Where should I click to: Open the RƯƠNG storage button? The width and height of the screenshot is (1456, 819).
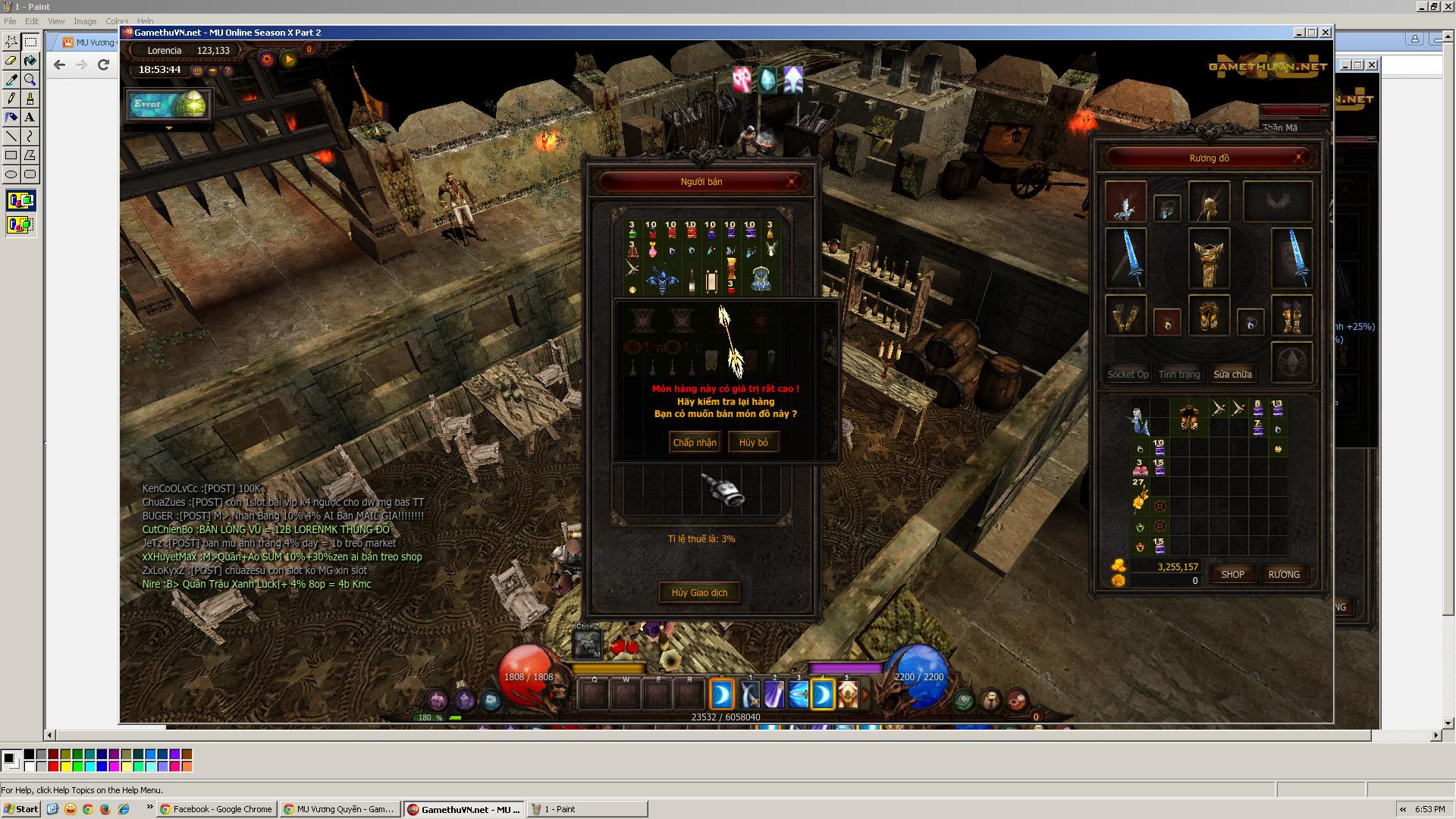tap(1284, 574)
